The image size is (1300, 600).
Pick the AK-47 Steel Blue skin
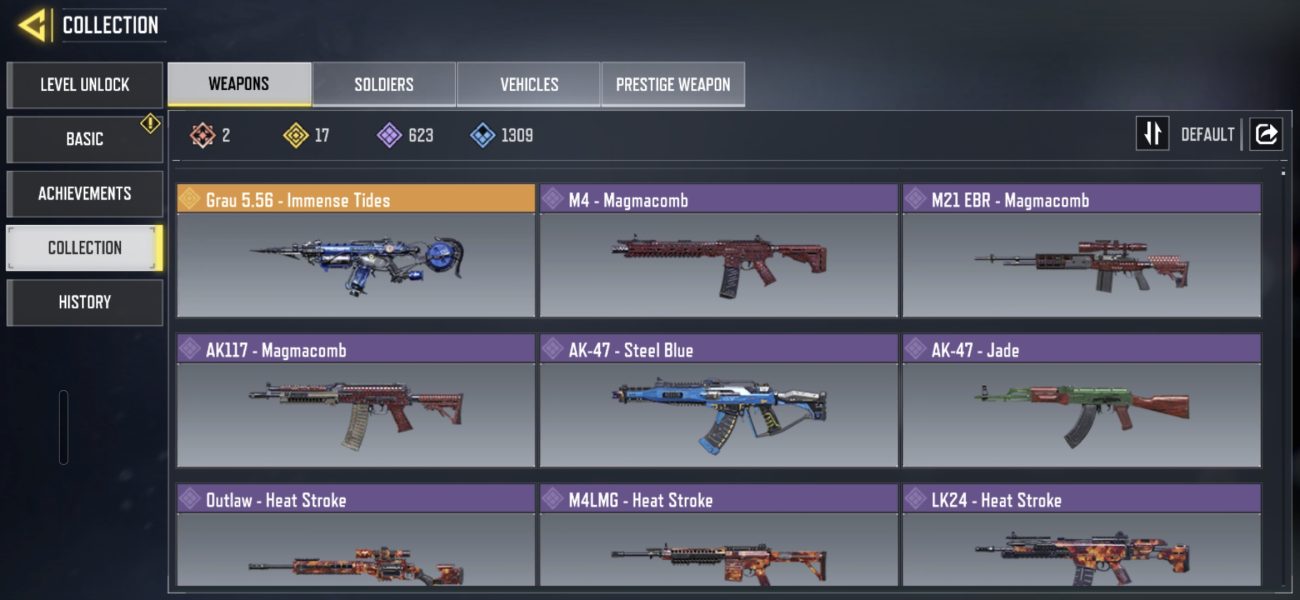click(719, 401)
